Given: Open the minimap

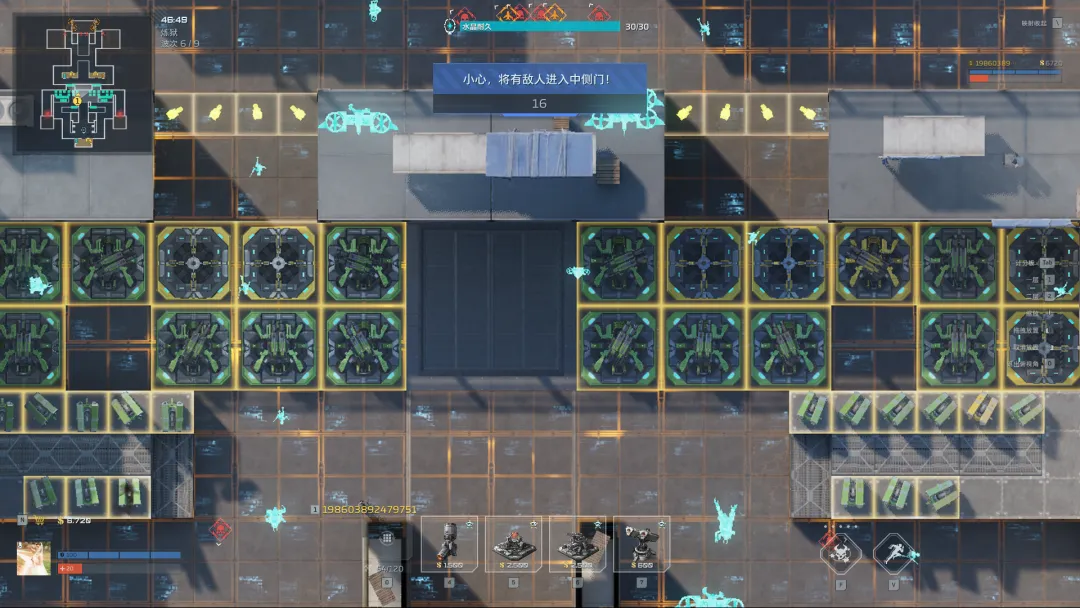Looking at the screenshot, I should click(84, 85).
